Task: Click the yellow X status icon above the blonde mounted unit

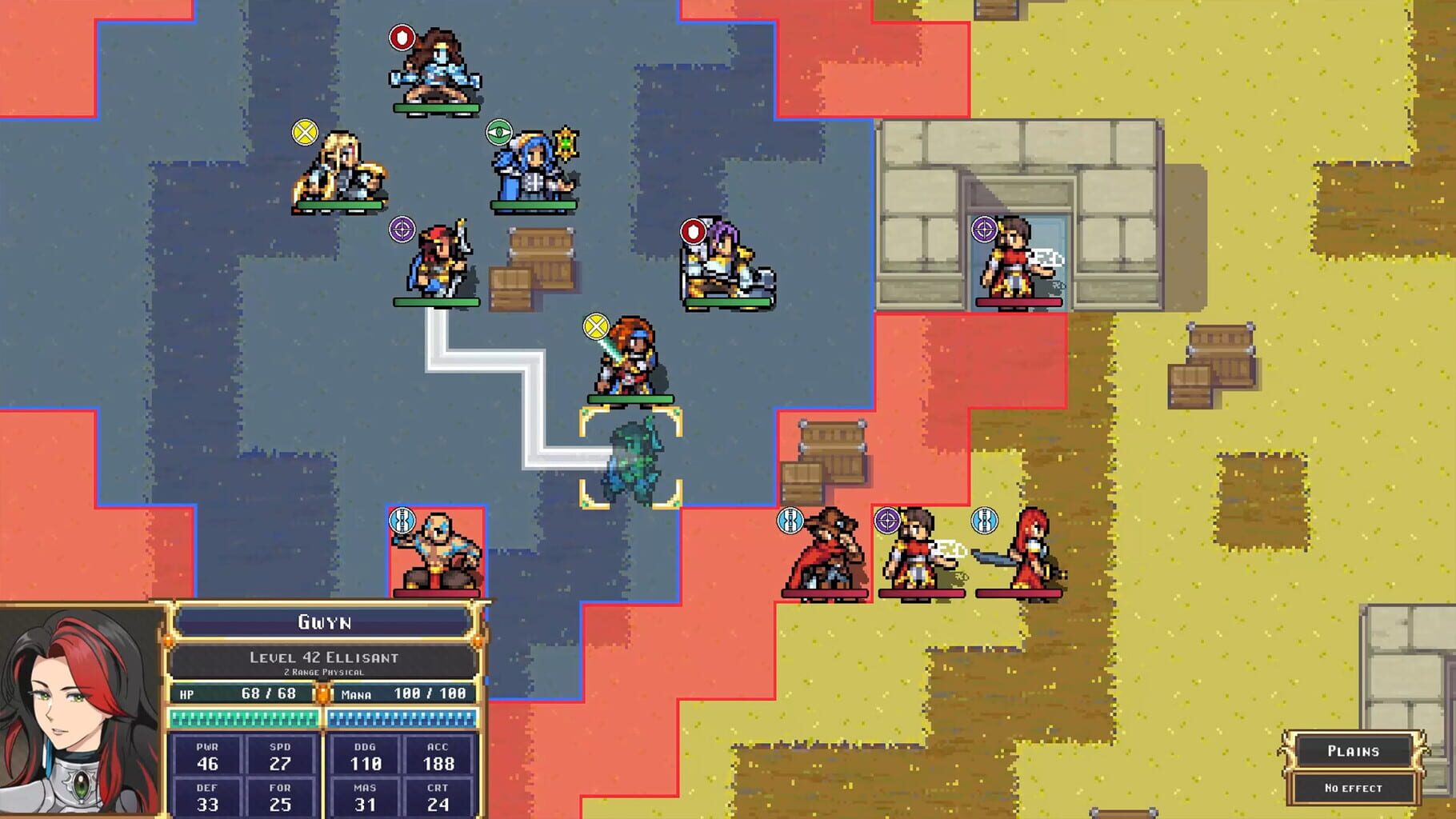Action: (x=305, y=133)
